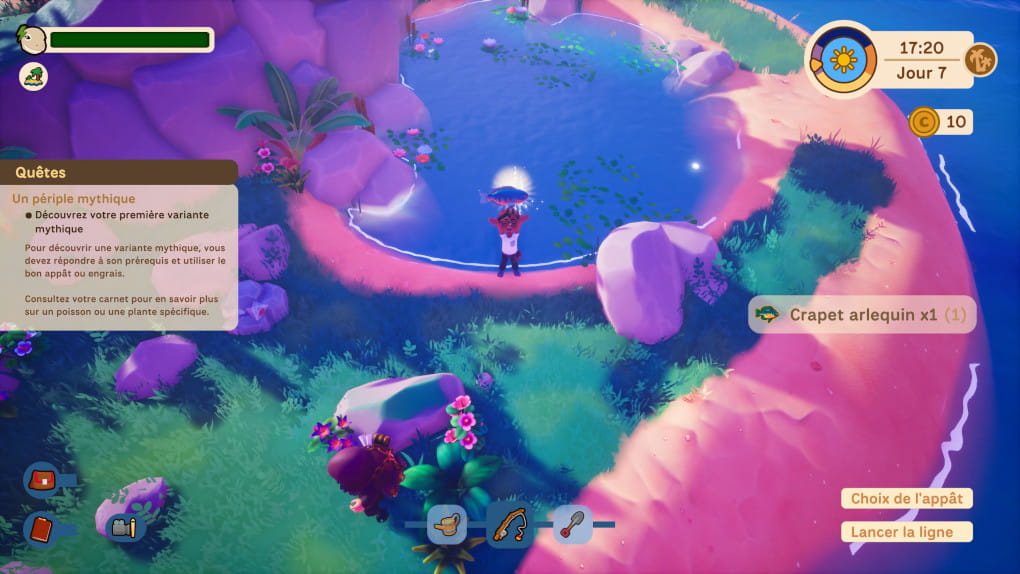
Task: Equip the shovel tool slot
Action: [572, 524]
